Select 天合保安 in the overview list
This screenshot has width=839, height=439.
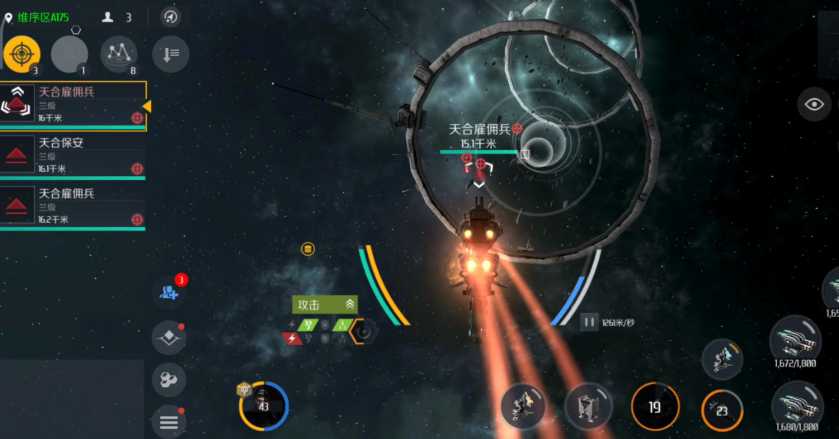[x=73, y=155]
